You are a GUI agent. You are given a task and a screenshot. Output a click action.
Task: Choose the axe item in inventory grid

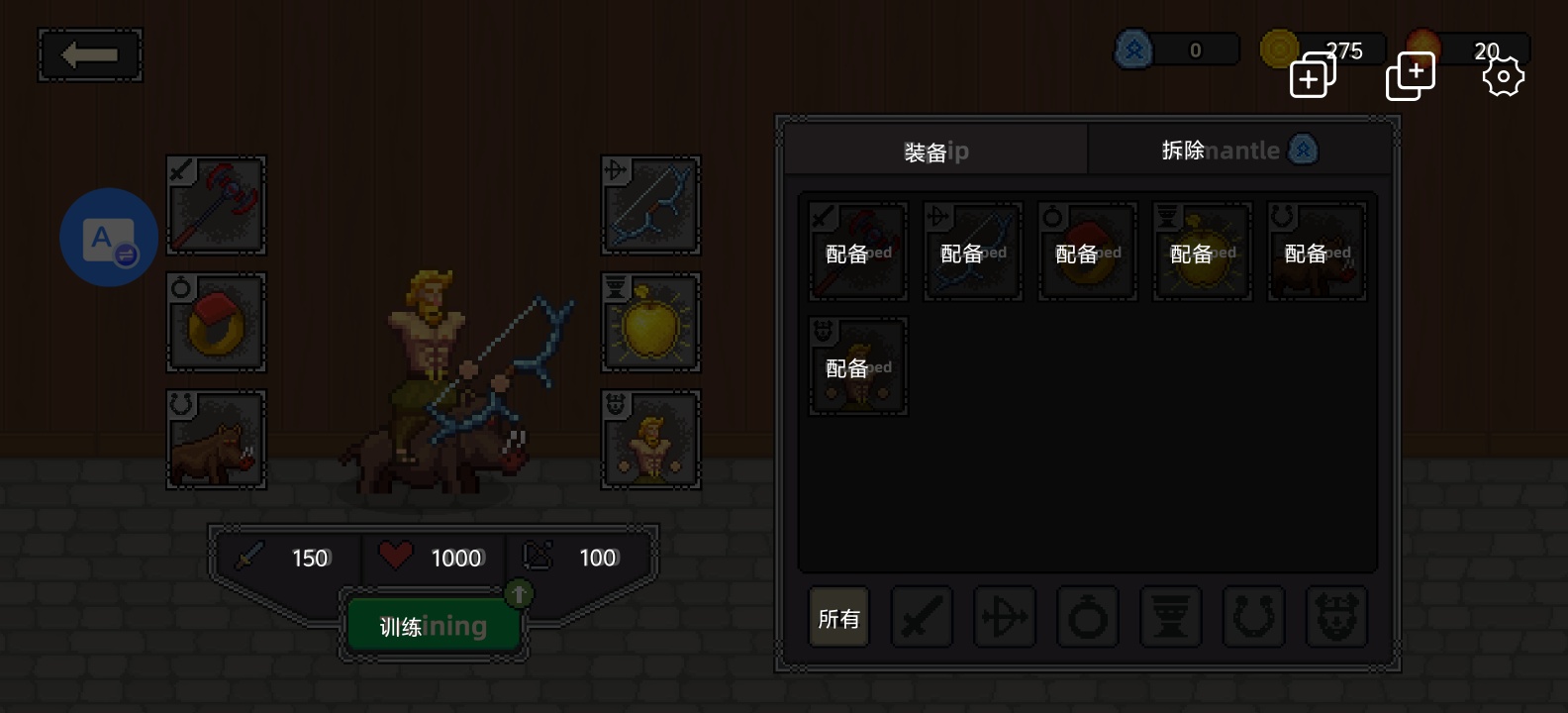pos(858,252)
